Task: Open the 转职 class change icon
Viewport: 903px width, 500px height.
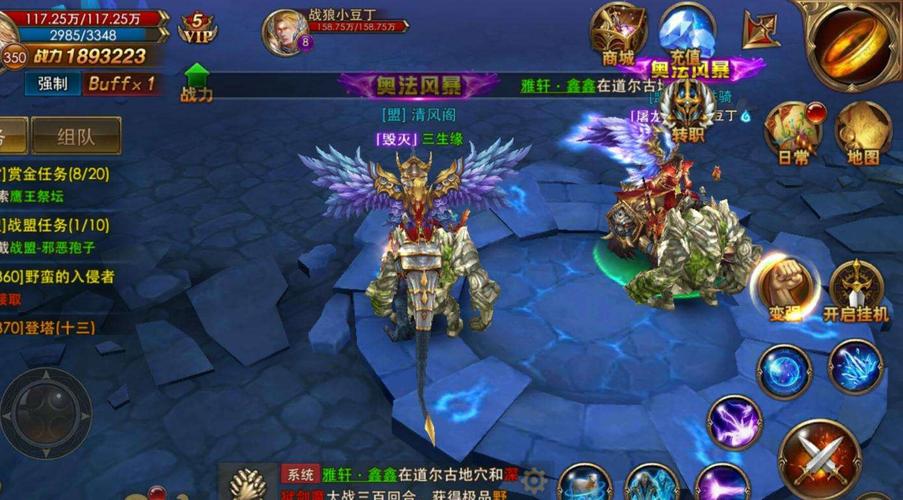Action: pos(689,109)
